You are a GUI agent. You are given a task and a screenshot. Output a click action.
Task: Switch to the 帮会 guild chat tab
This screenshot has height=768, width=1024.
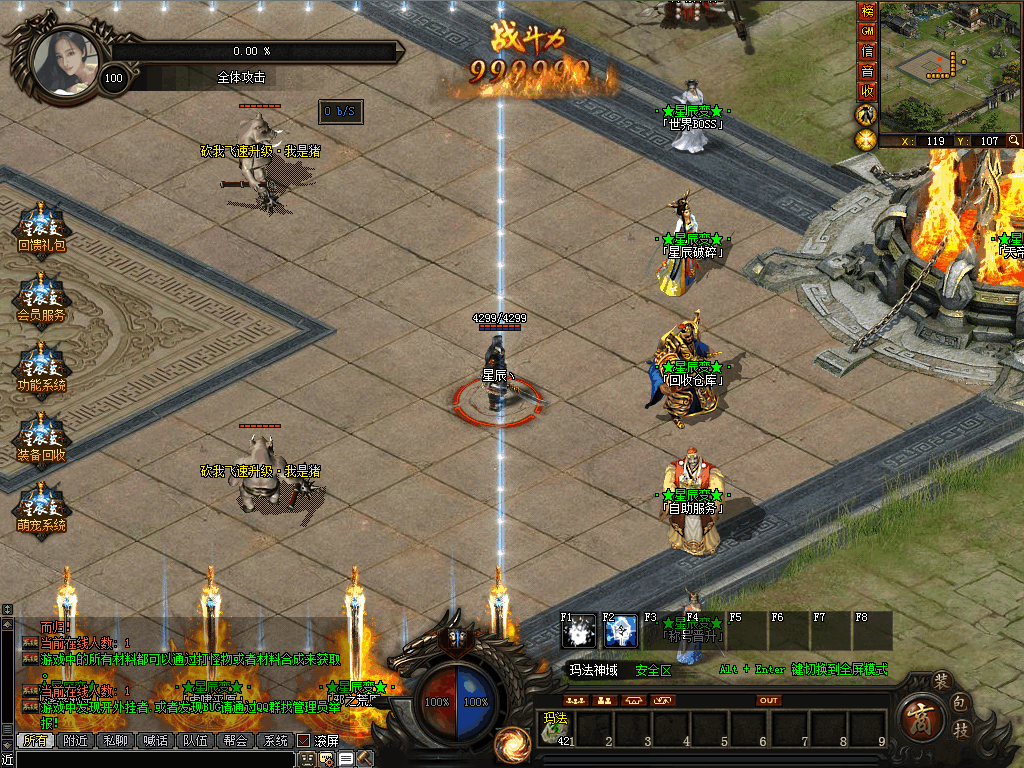pos(235,741)
